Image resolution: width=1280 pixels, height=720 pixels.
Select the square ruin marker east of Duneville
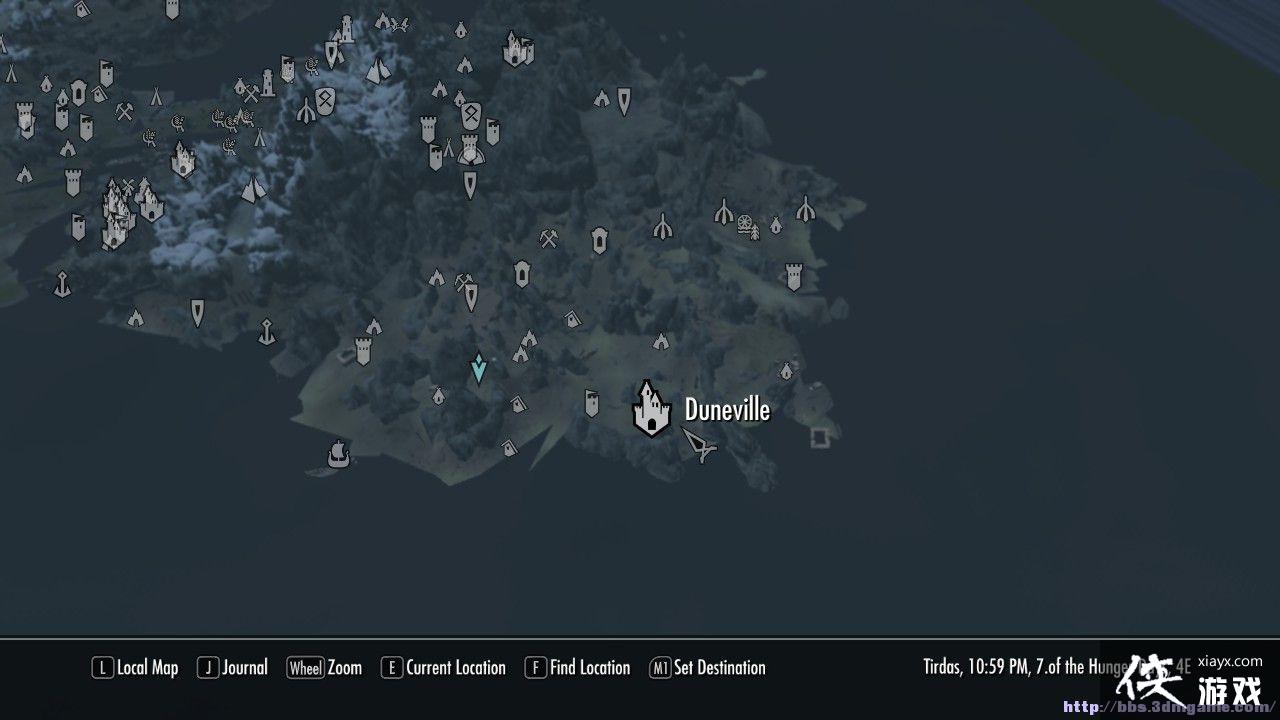coord(817,437)
